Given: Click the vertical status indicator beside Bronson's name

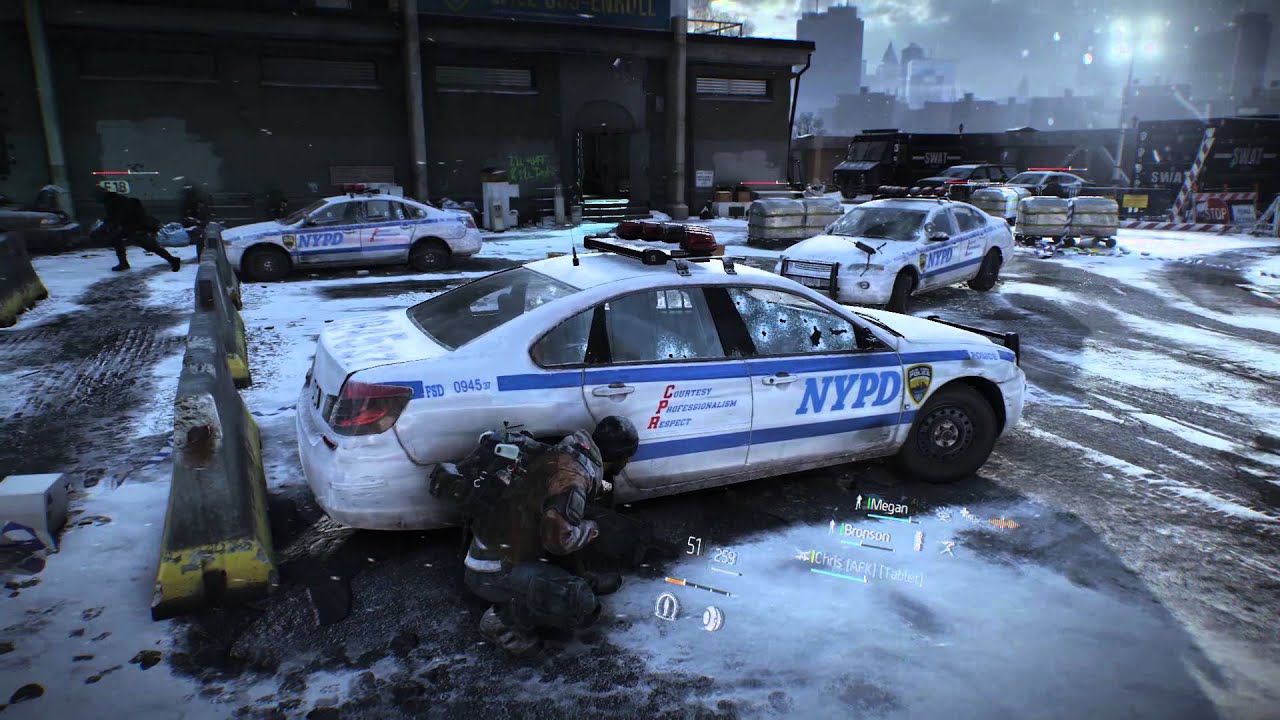Looking at the screenshot, I should (918, 538).
